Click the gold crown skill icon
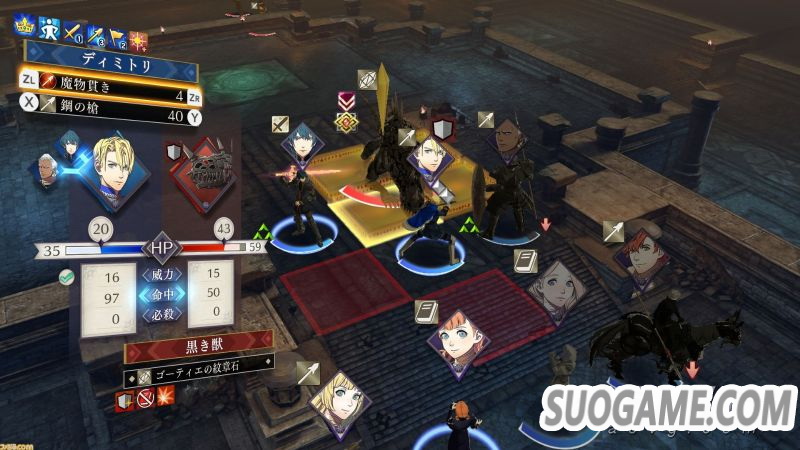The height and width of the screenshot is (450, 800). coord(24,27)
